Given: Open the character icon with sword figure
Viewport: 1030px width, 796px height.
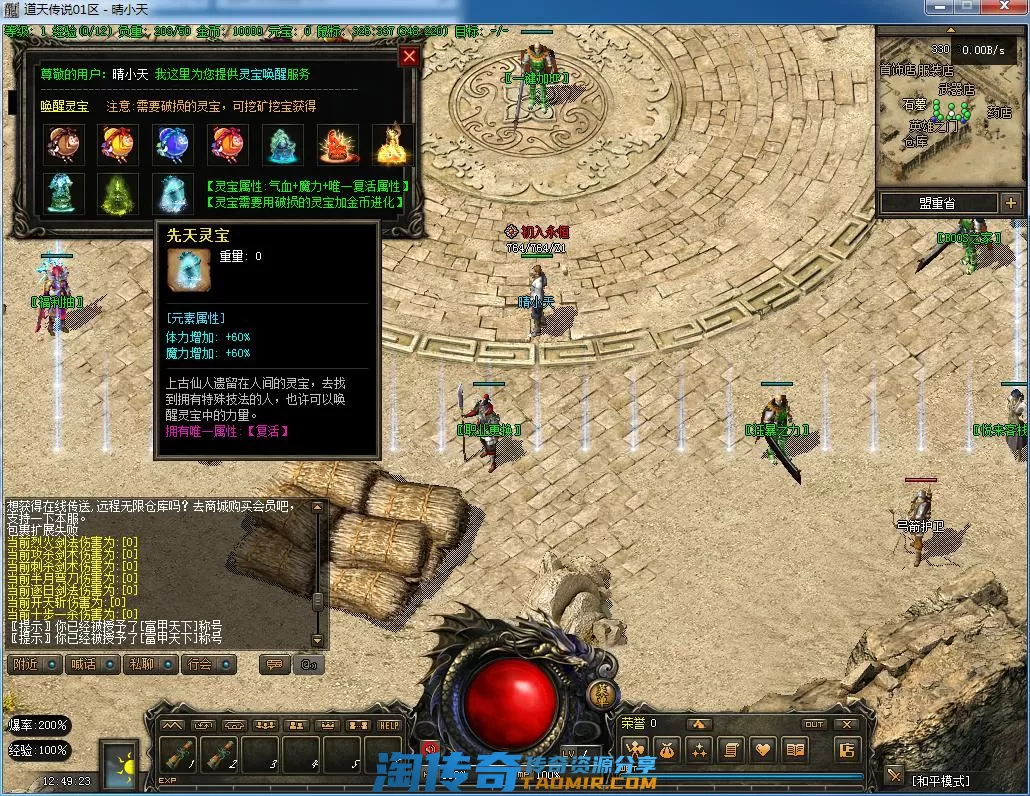Looking at the screenshot, I should [633, 749].
